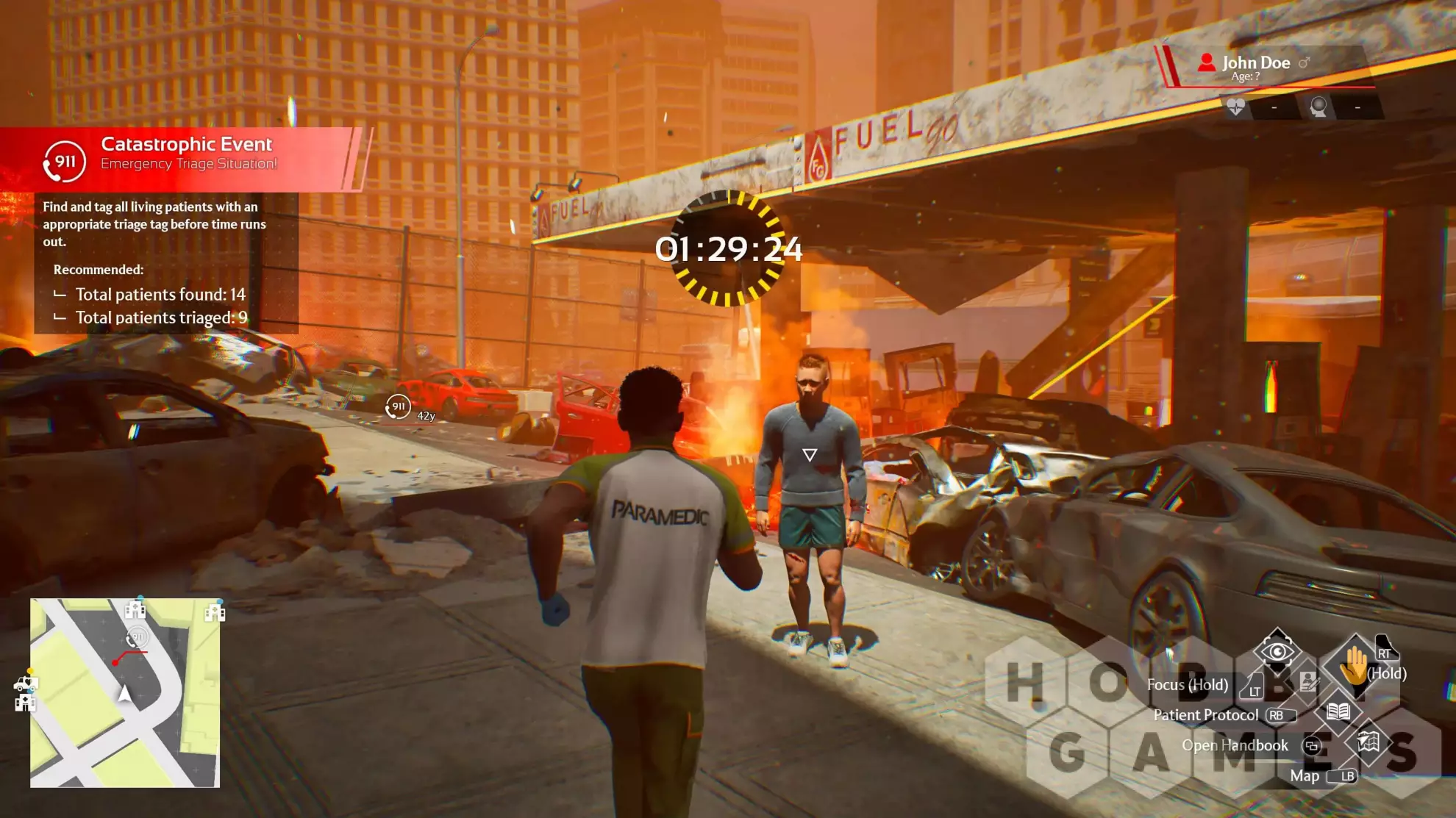1456x818 pixels.
Task: Open the folded Map icon
Action: click(x=1368, y=741)
